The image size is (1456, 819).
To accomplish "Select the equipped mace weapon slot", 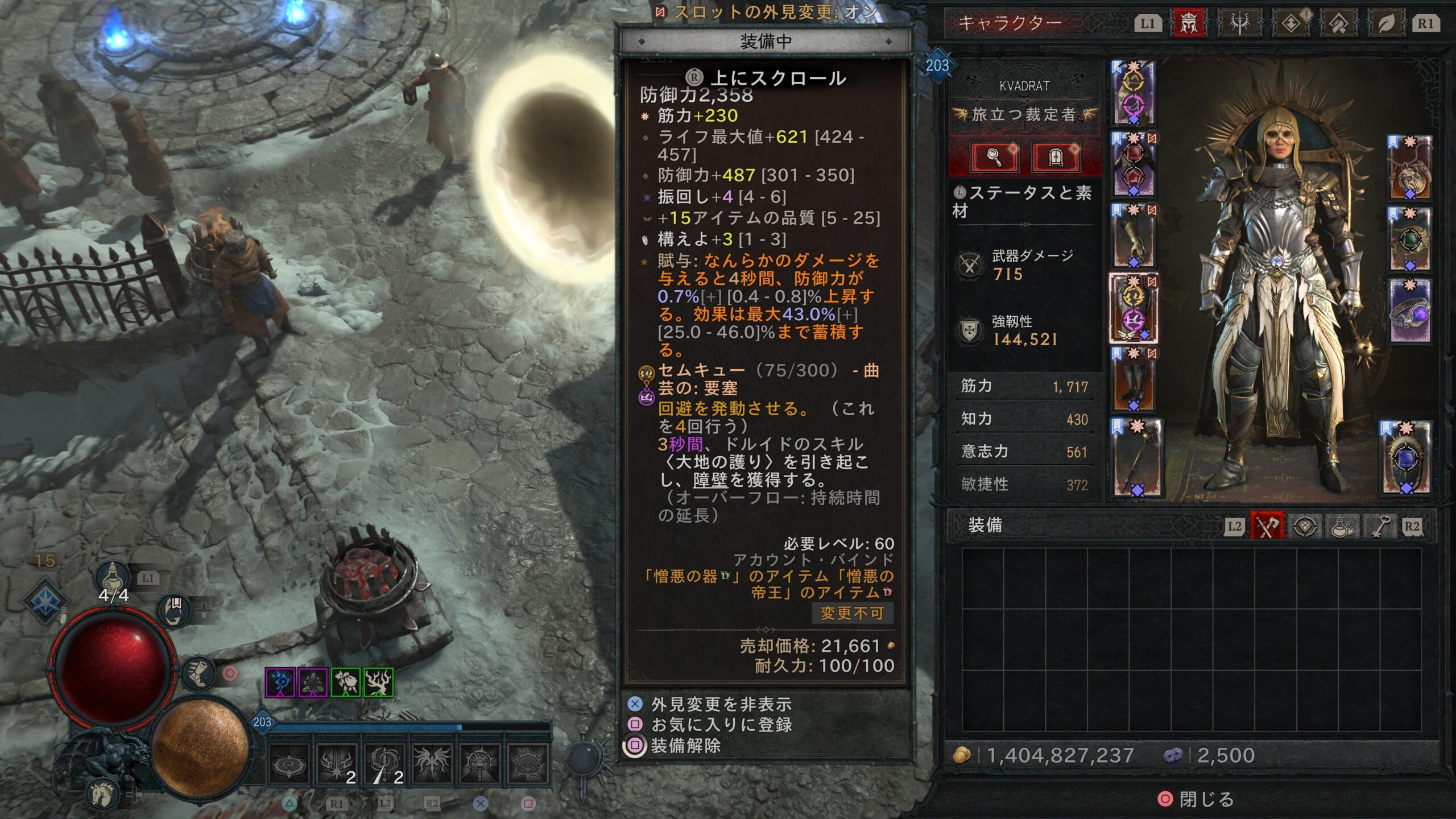I will (1137, 458).
